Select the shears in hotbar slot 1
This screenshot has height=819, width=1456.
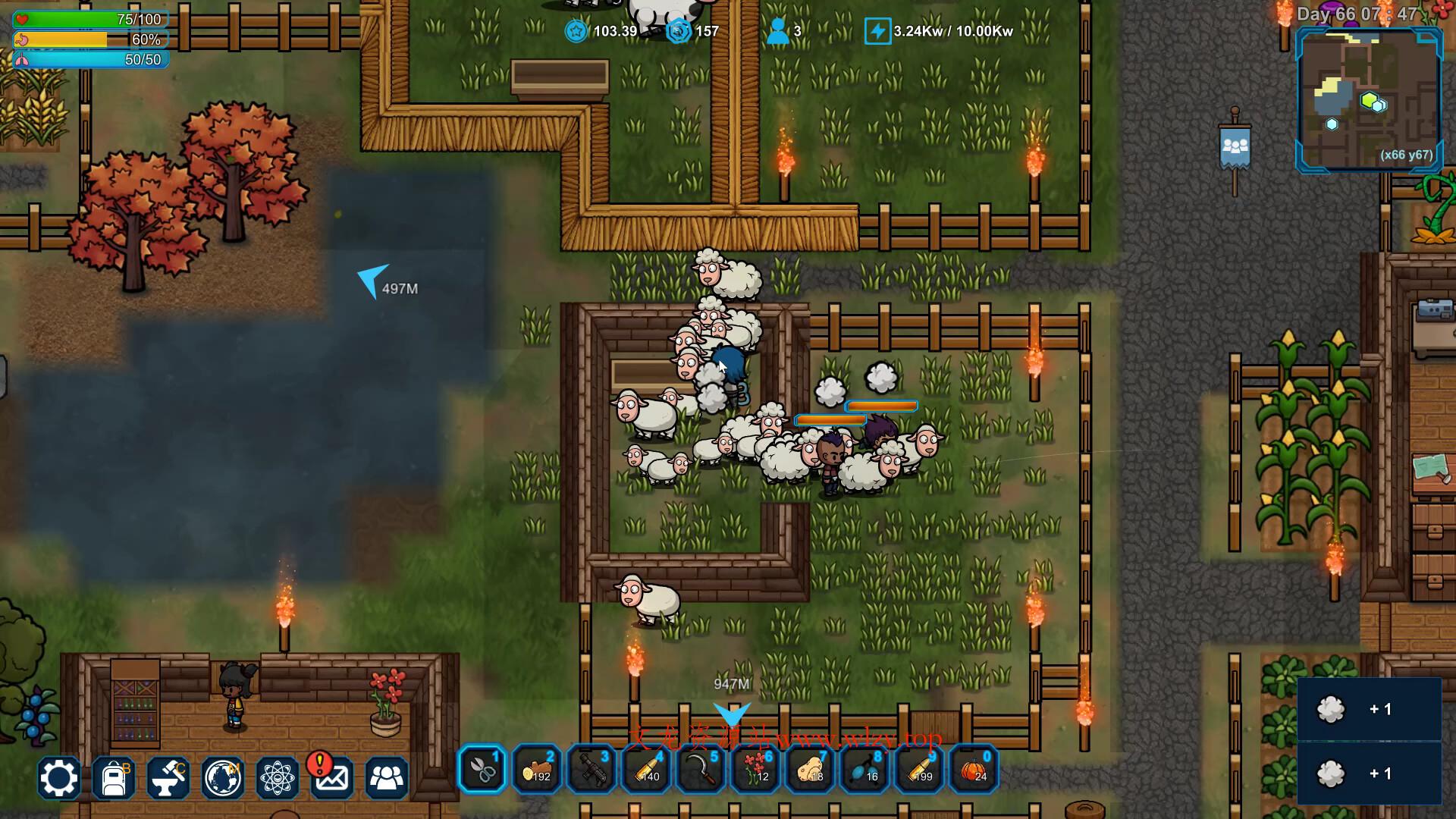(x=482, y=770)
